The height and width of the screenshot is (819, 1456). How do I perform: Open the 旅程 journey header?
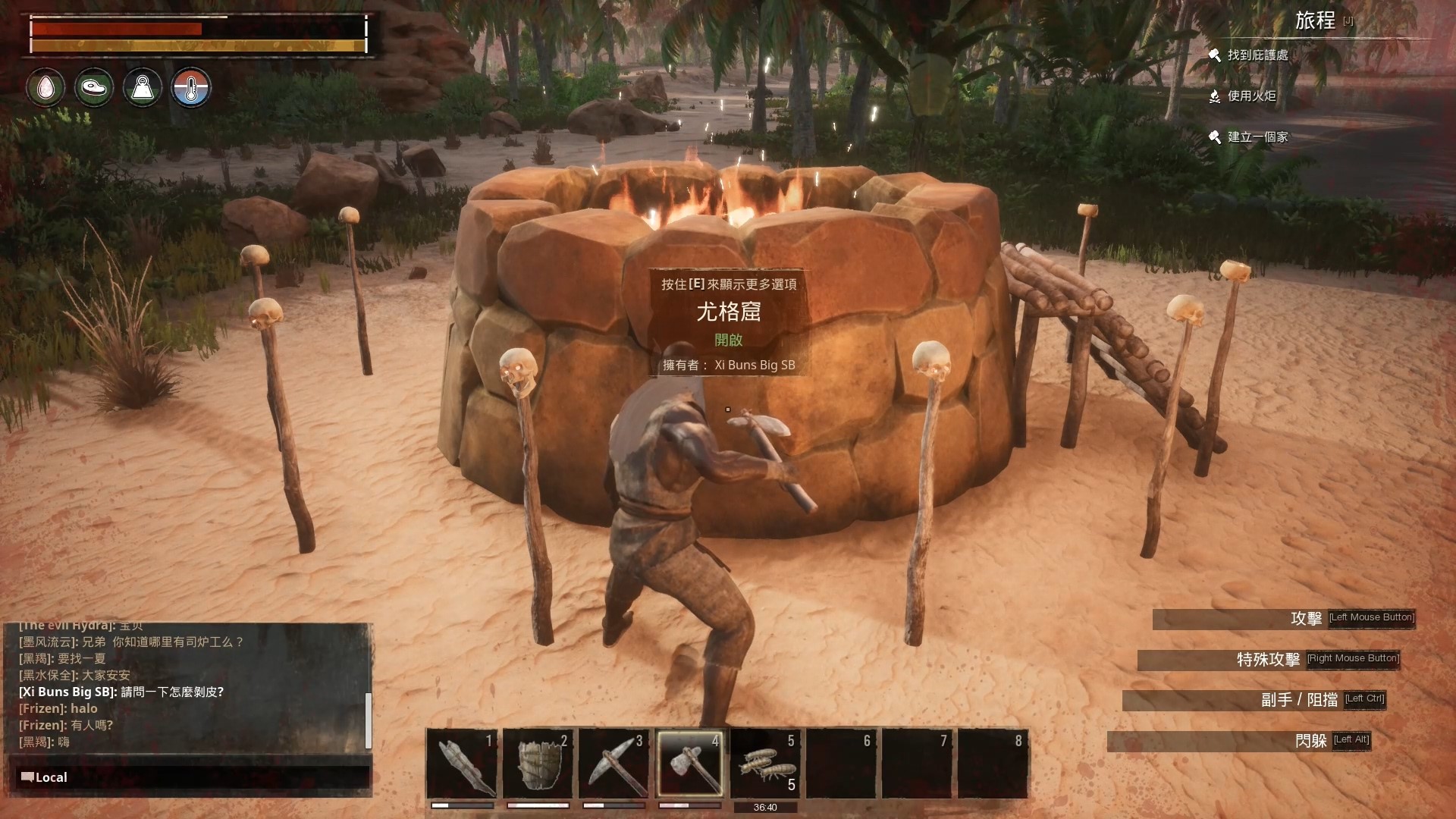1315,21
